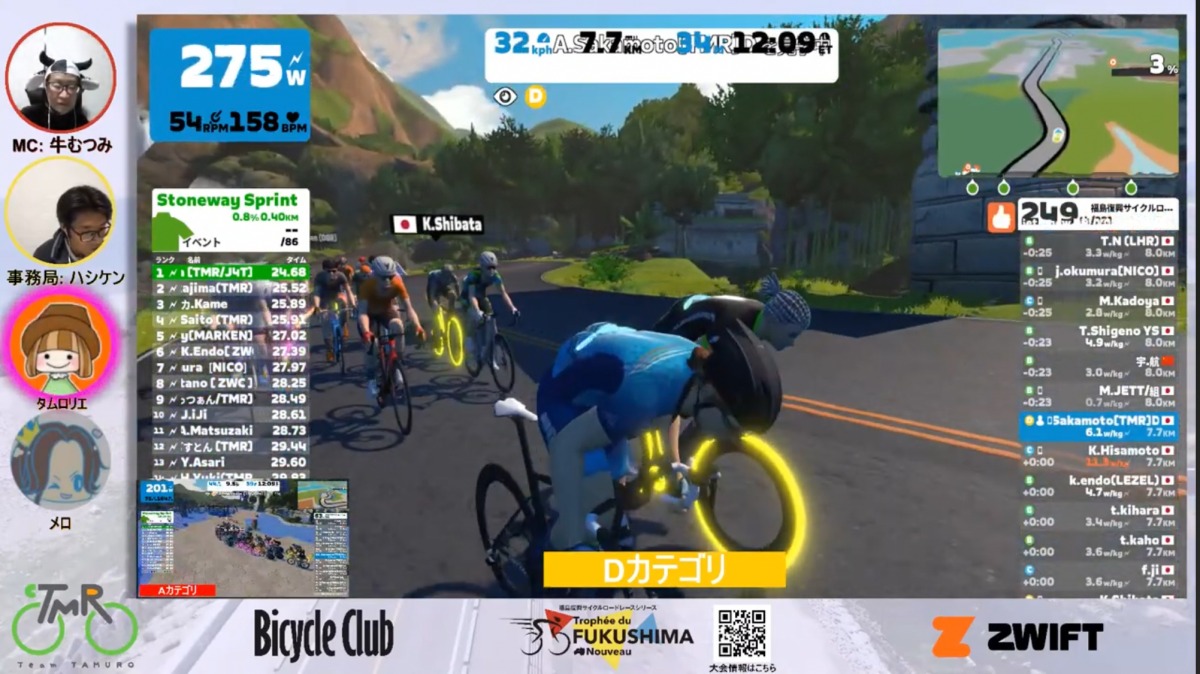Pick T.Shigeno YS in the riders list
This screenshot has height=674, width=1200.
1098,336
